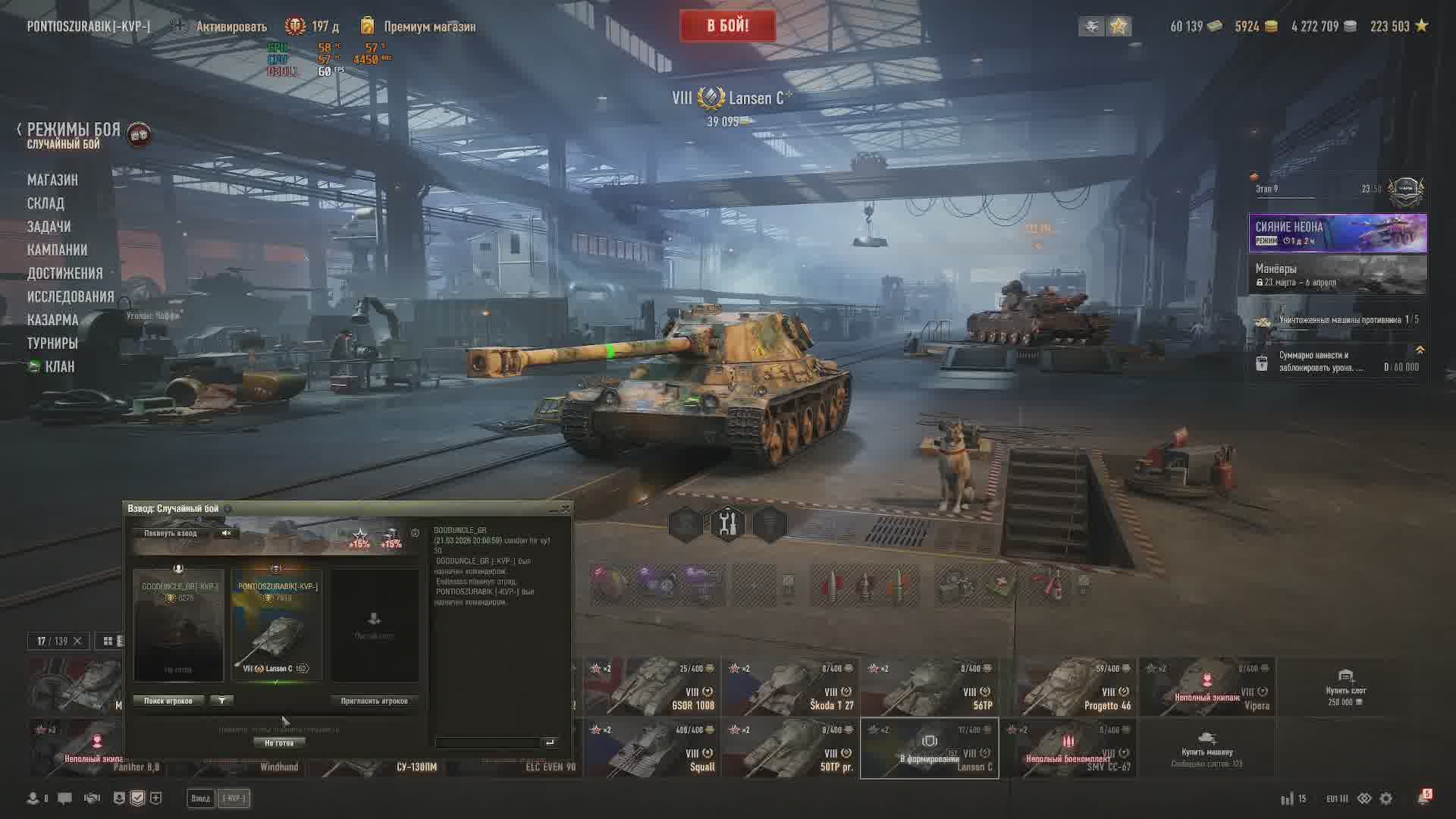
Task: Go to the СКЛАД depot
Action: (x=45, y=203)
